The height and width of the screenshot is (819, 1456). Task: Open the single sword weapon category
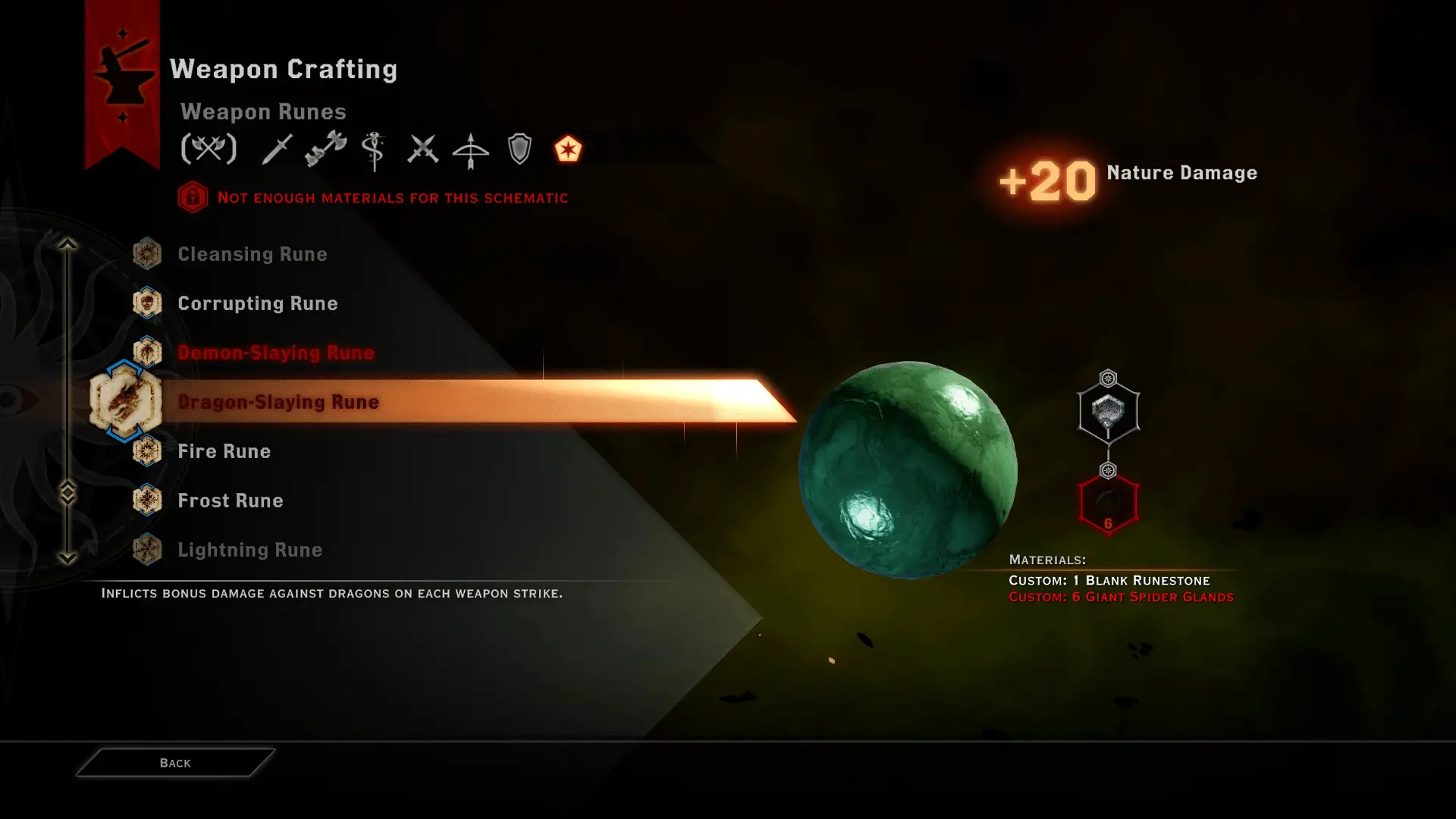277,149
